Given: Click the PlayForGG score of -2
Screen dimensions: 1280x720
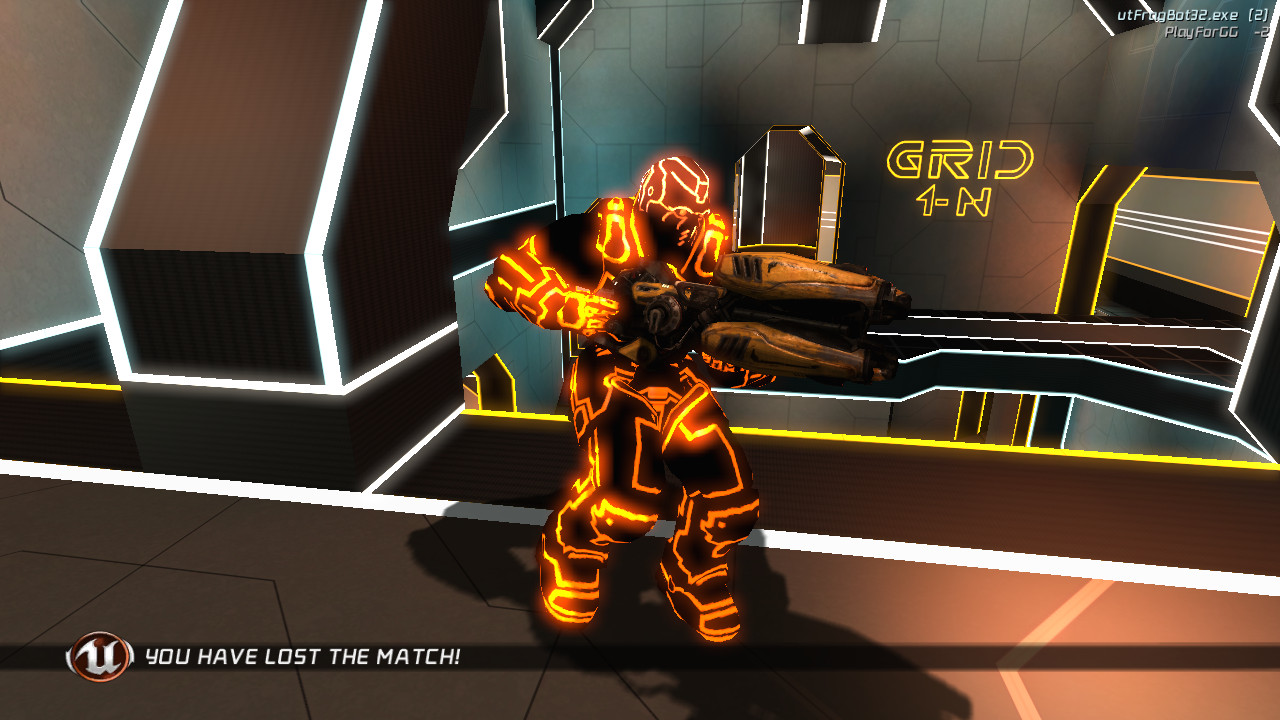Looking at the screenshot, I should [1259, 32].
